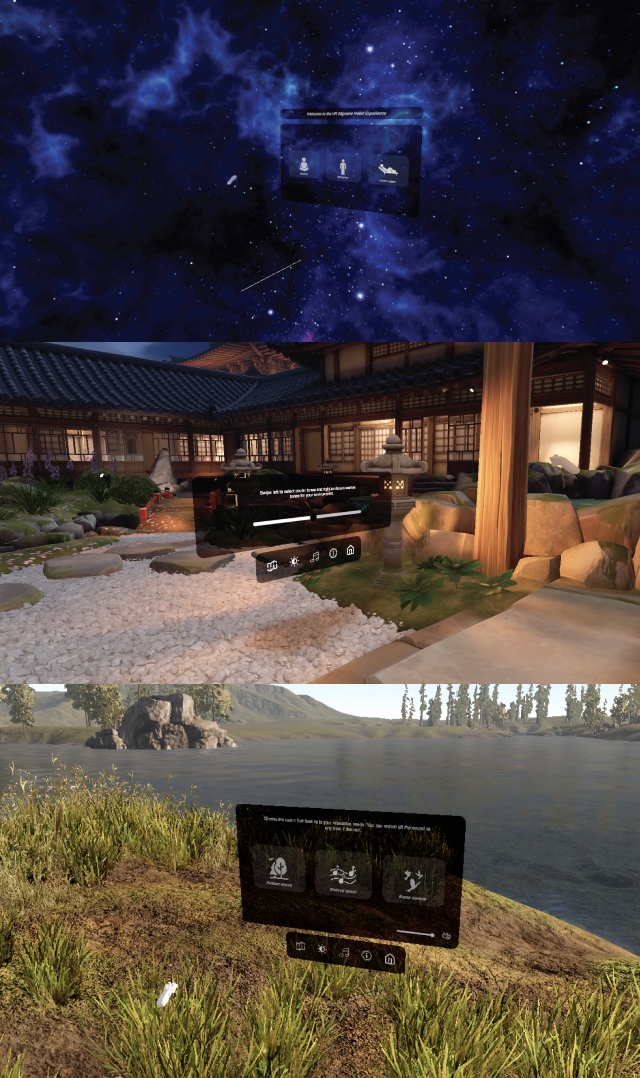Adjust the volume slider on the lakeside sound panel

click(x=416, y=934)
